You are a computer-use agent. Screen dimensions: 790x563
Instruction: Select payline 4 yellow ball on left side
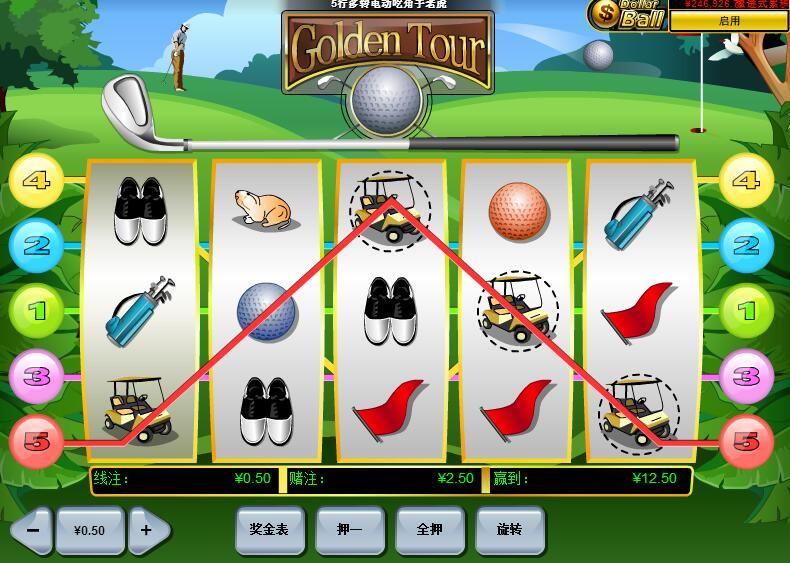click(x=36, y=181)
